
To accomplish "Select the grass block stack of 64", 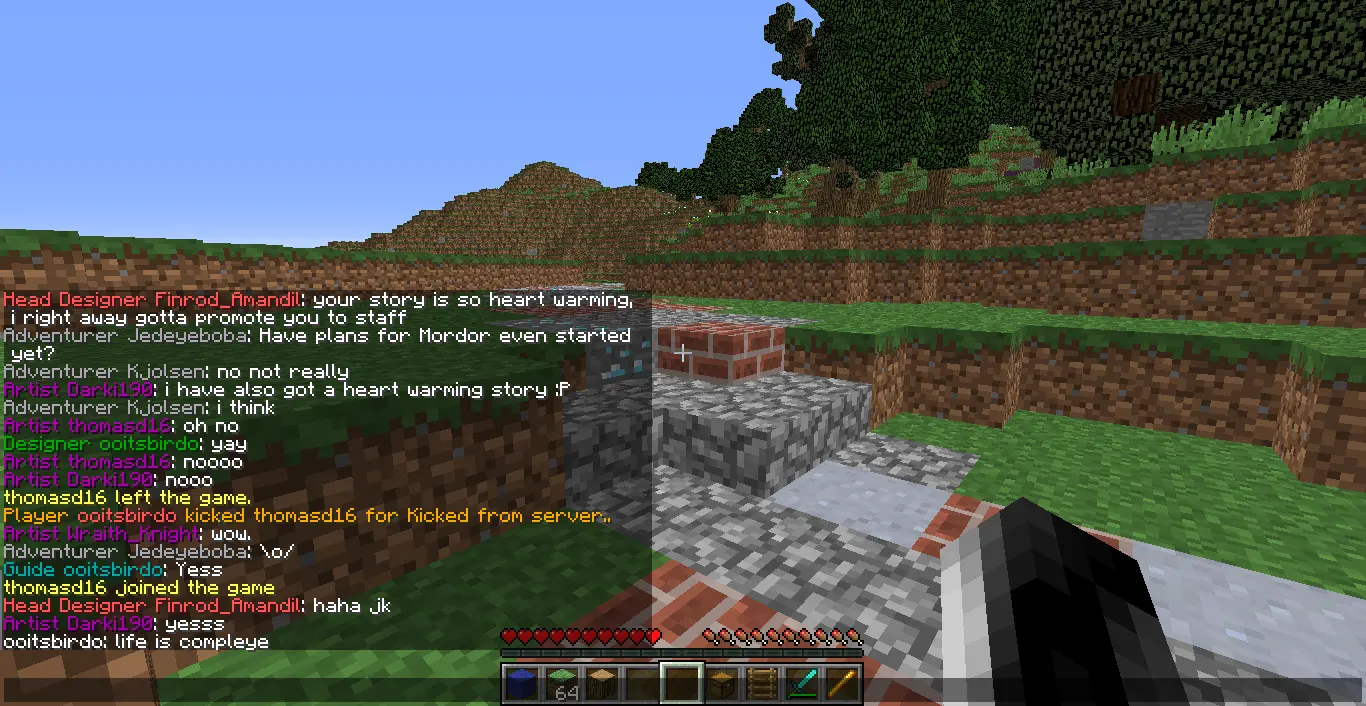I will pos(562,683).
